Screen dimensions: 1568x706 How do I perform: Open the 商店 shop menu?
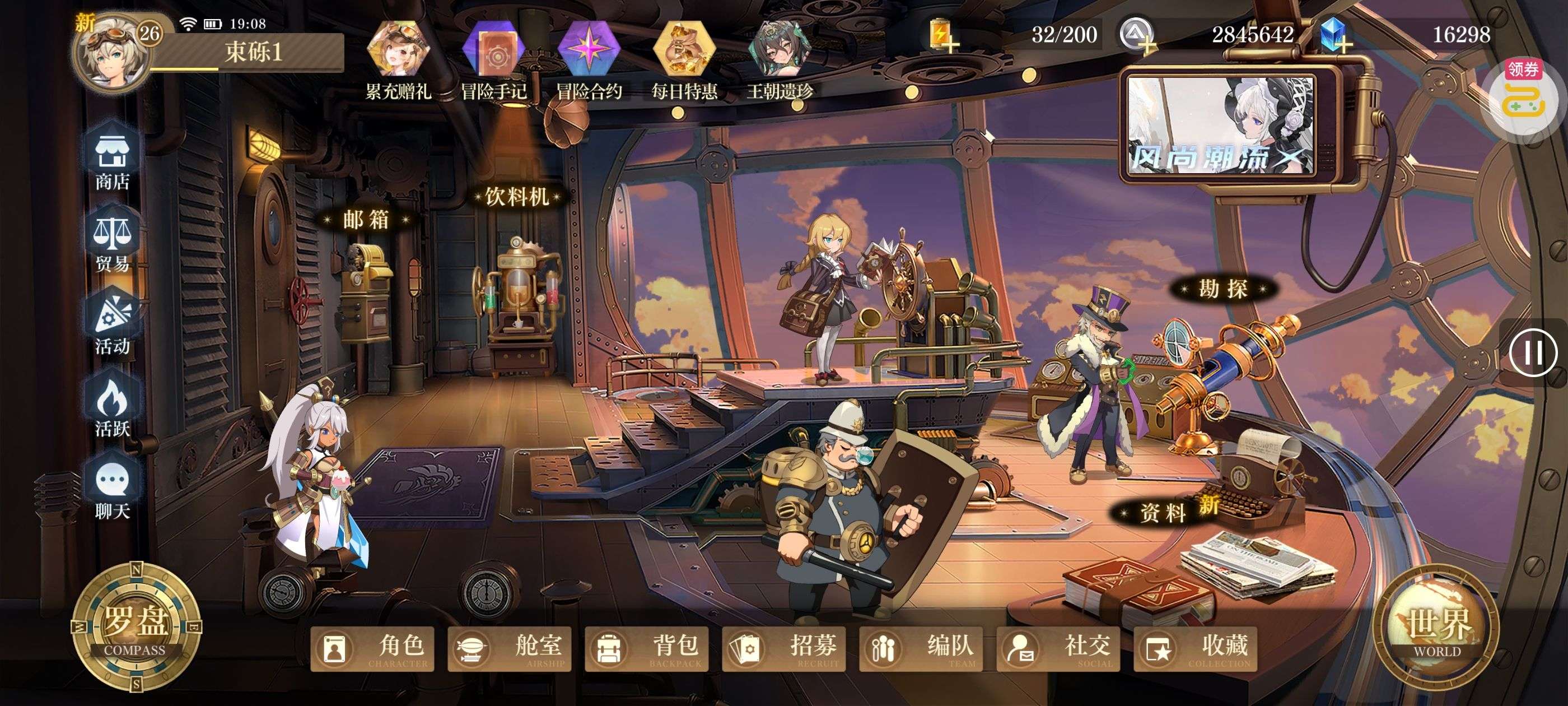(x=112, y=161)
